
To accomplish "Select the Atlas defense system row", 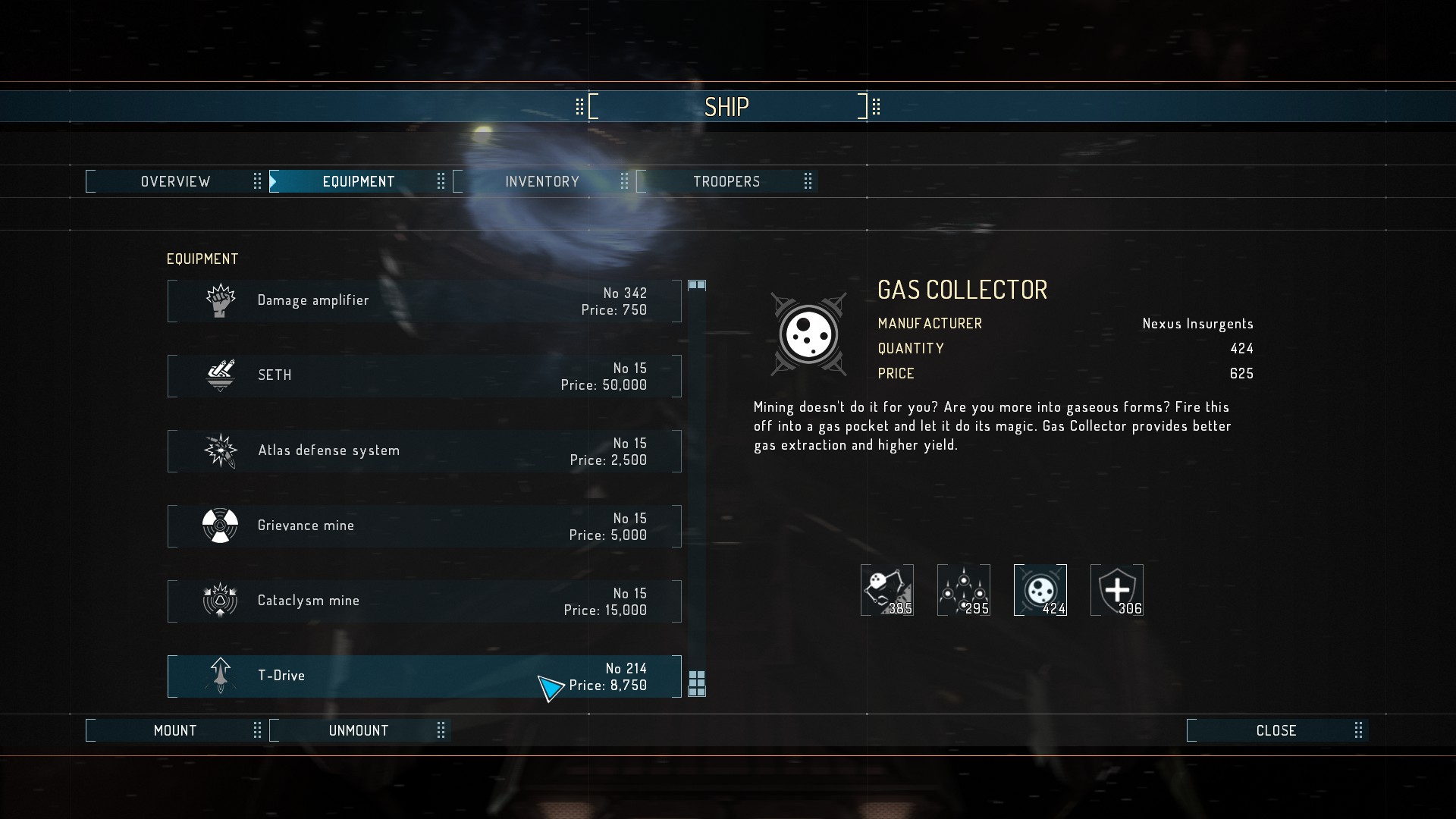I will coord(425,451).
